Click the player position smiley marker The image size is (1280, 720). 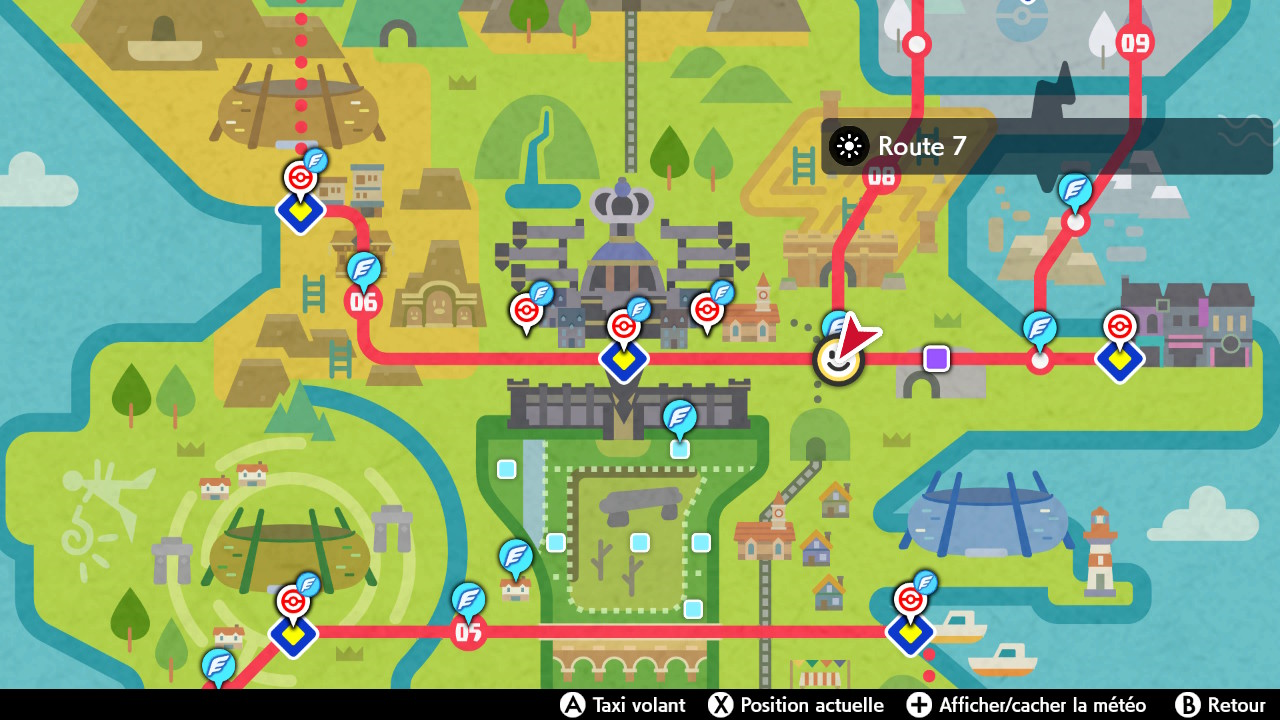tap(838, 356)
